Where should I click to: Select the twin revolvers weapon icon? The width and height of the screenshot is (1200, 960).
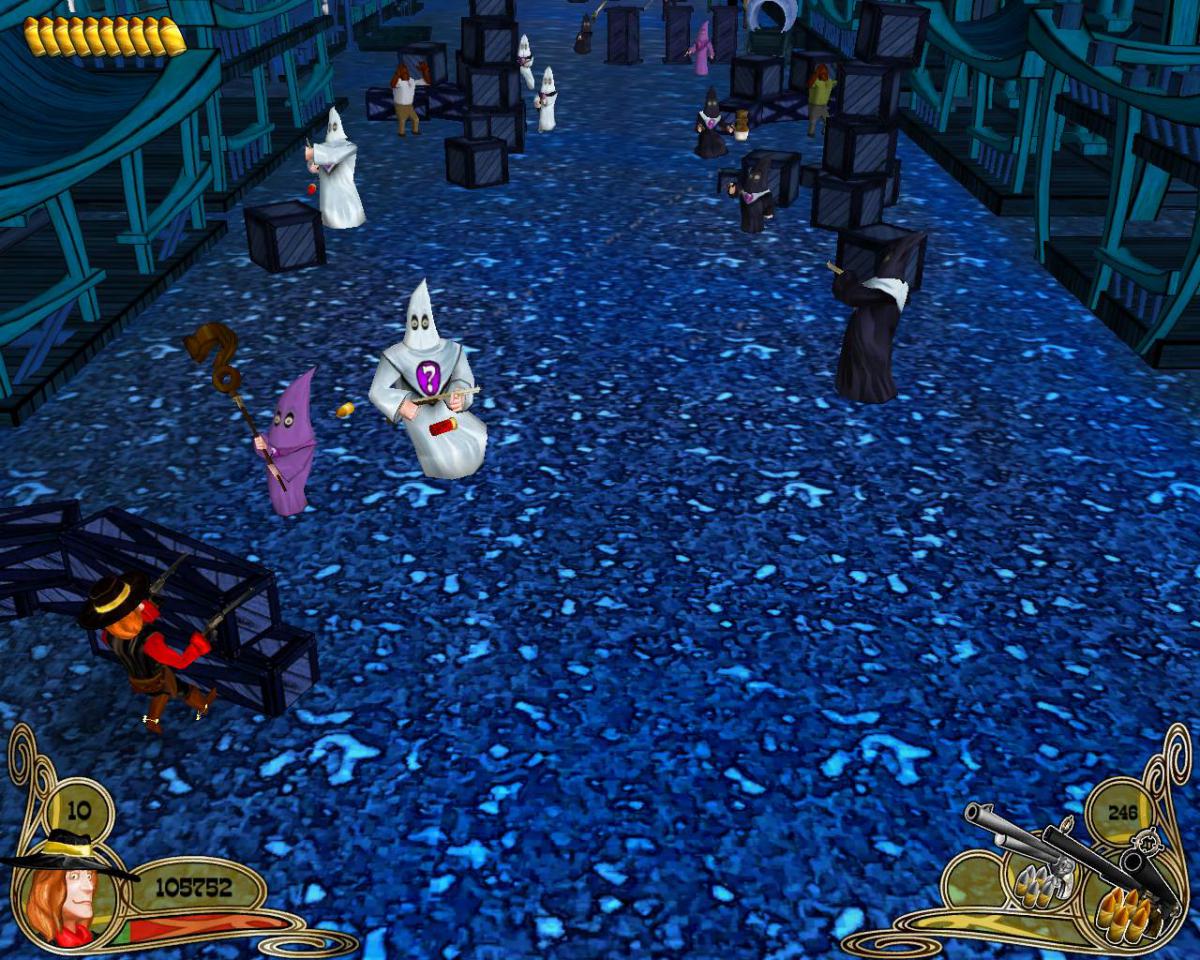click(x=1068, y=852)
